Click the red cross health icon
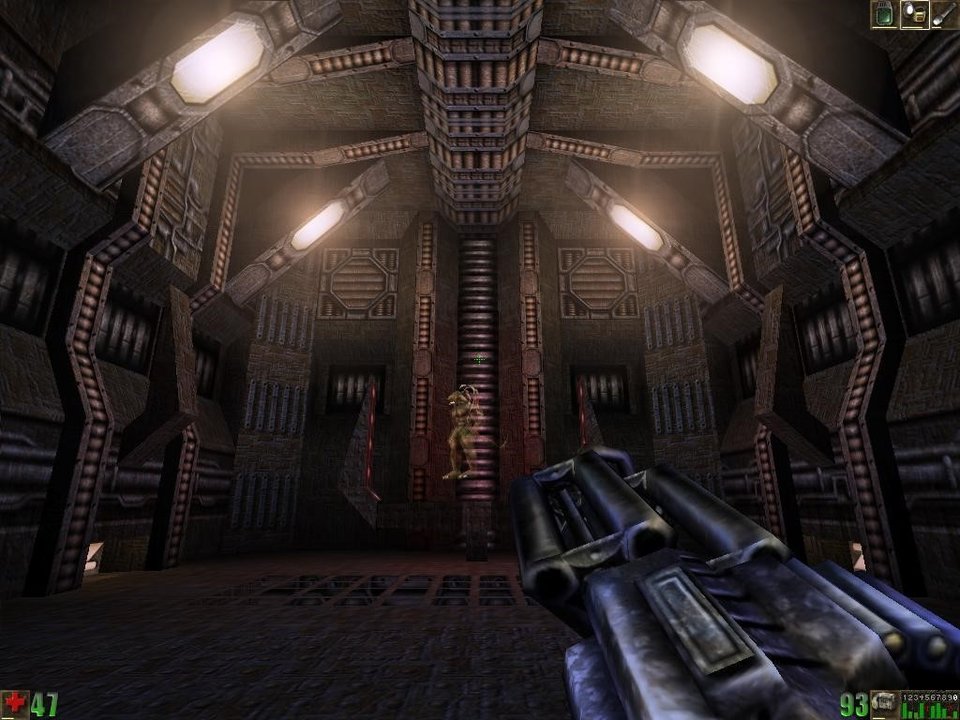 click(x=14, y=704)
